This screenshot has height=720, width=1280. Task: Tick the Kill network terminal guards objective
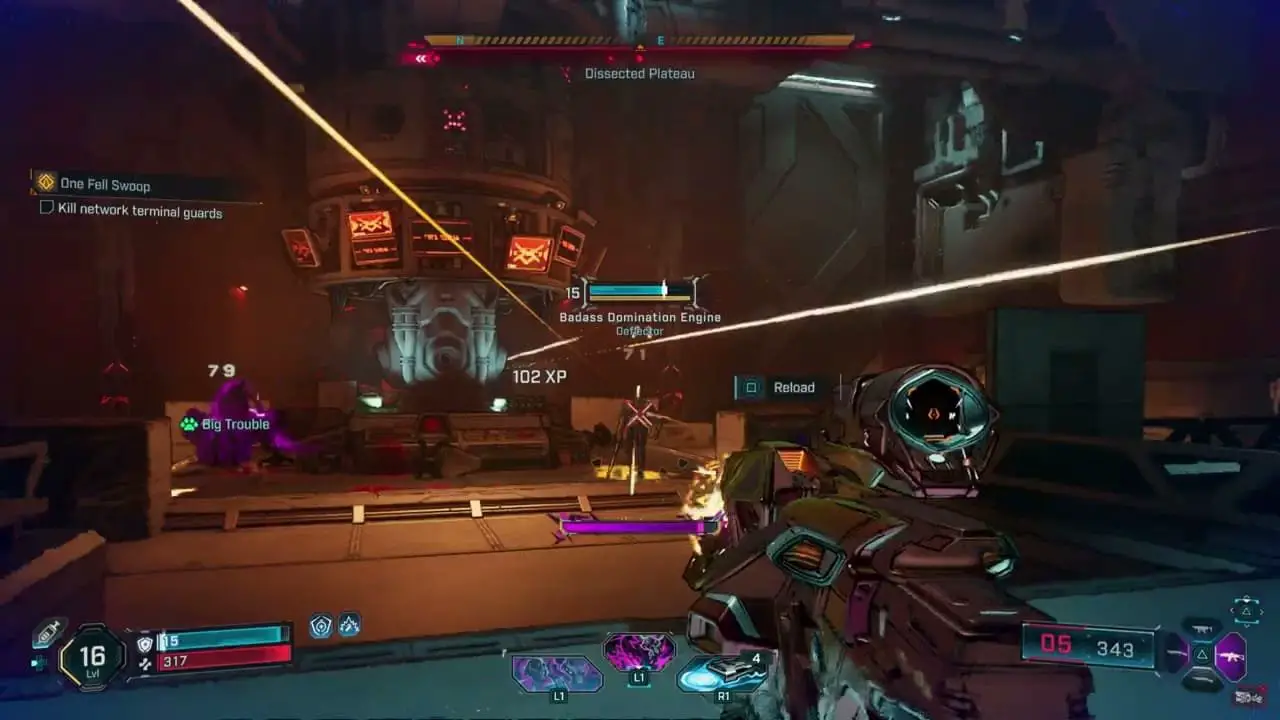pos(46,208)
